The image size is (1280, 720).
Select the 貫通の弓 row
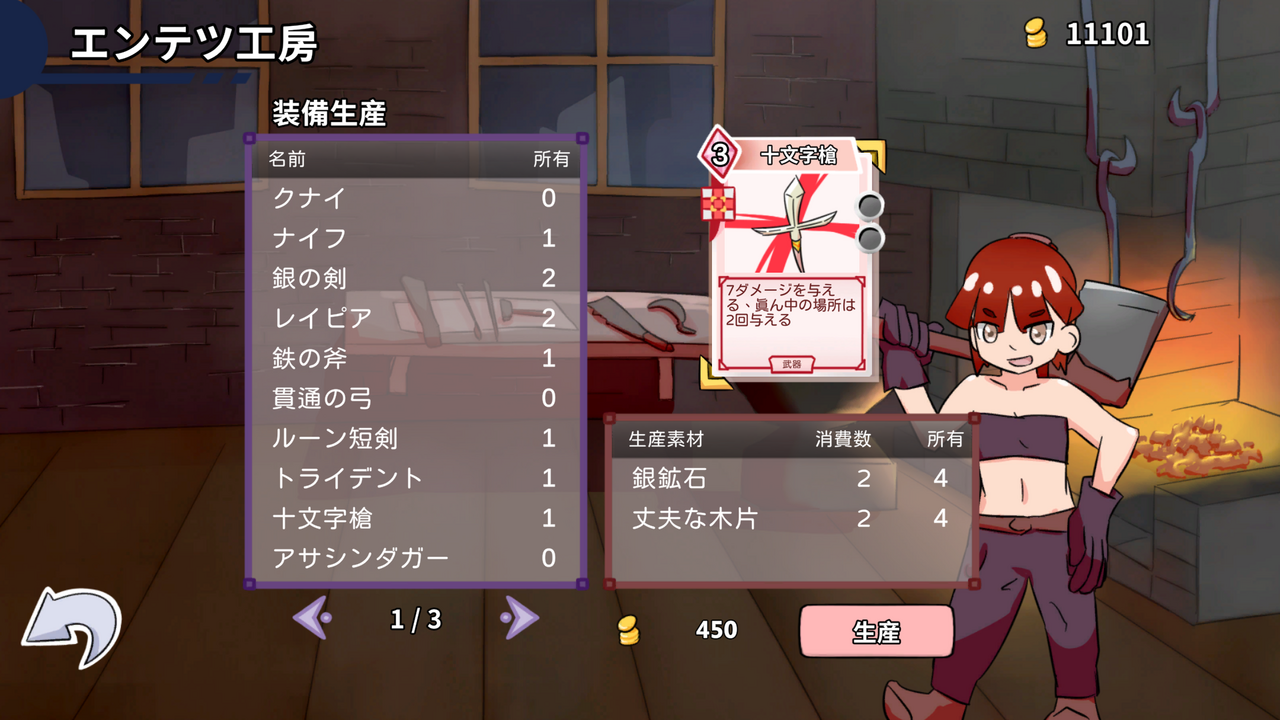[x=415, y=398]
